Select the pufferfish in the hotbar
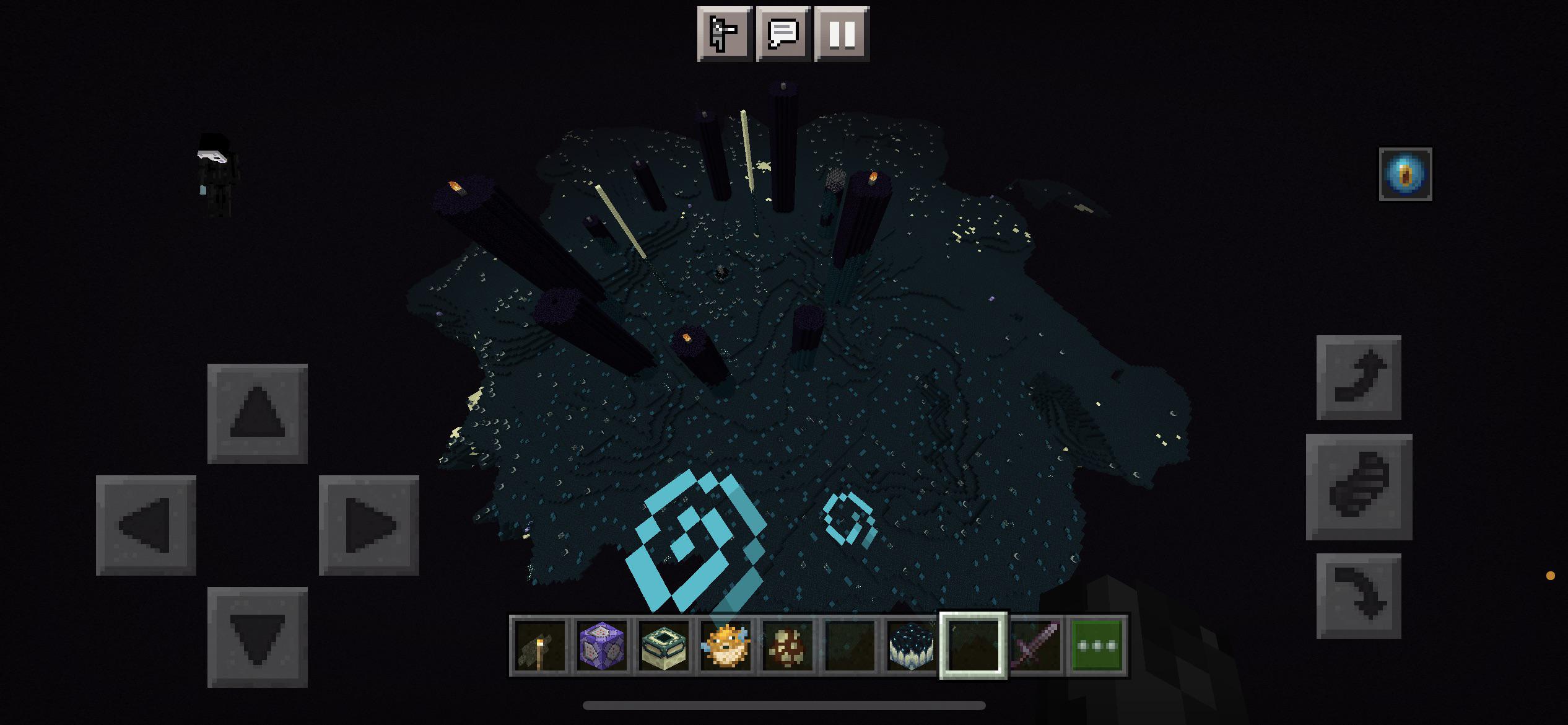 pos(726,644)
